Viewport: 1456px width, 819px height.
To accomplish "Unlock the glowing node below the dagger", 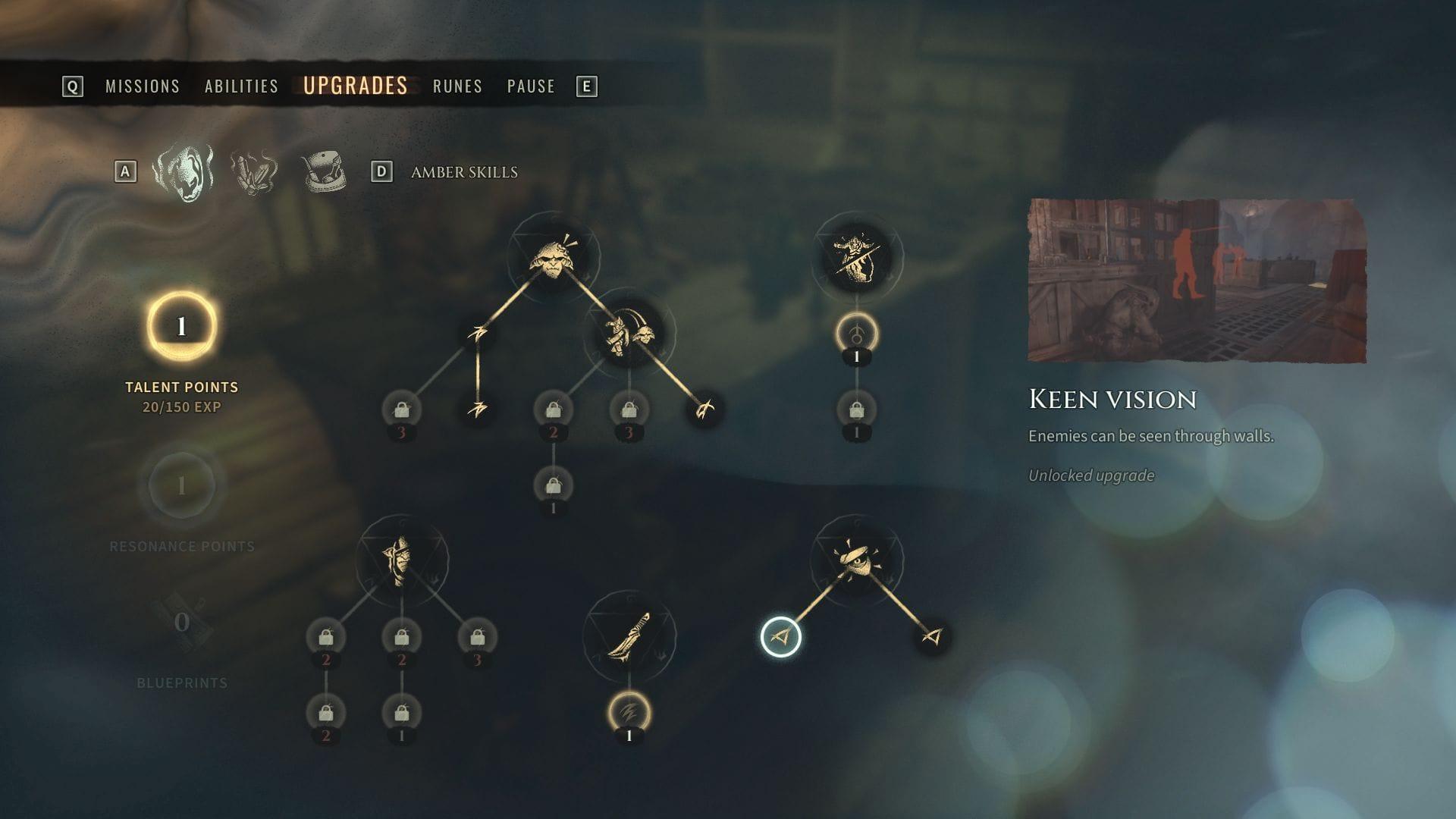I will coord(629,713).
